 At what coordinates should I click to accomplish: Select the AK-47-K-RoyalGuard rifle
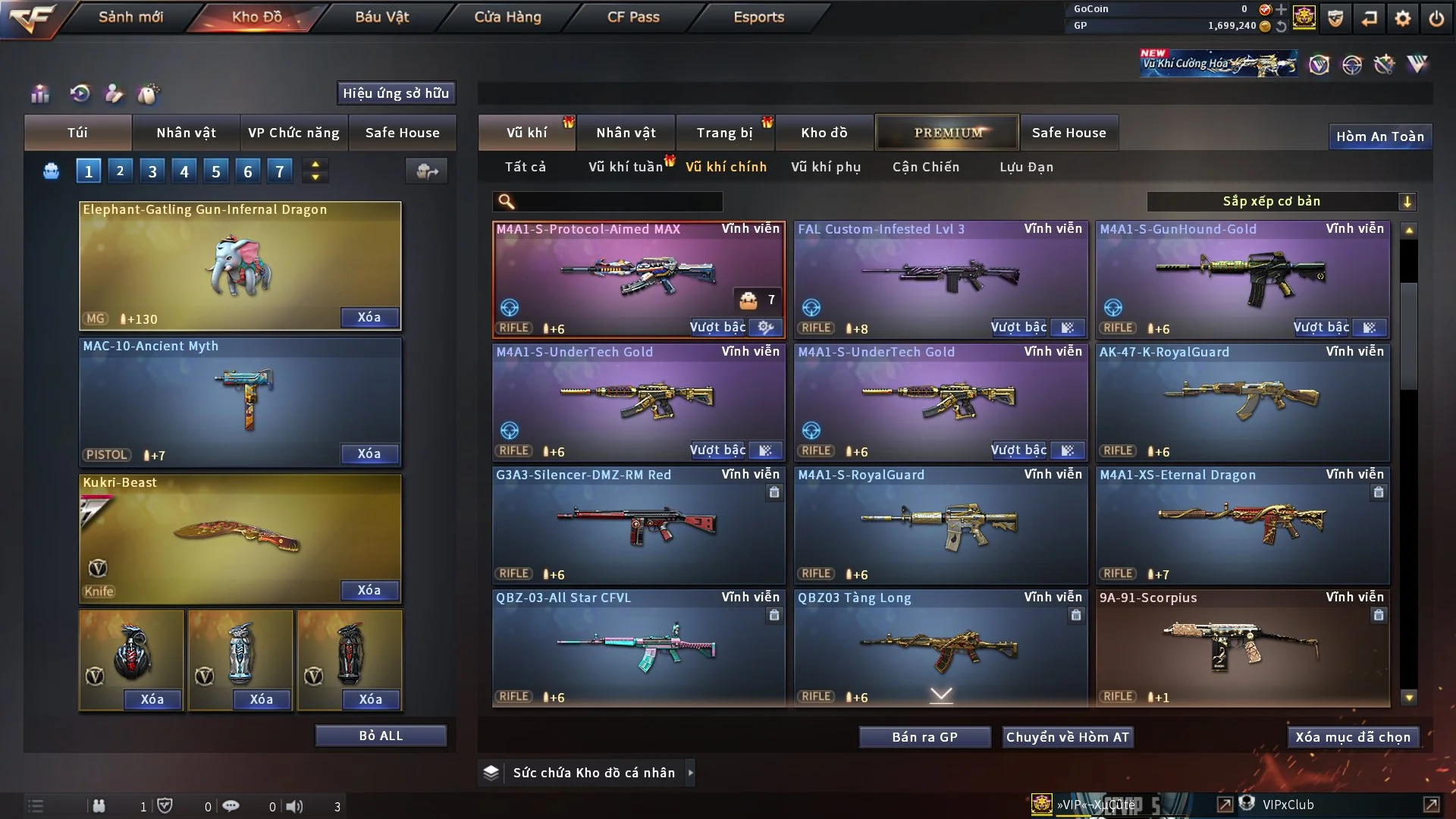click(x=1242, y=402)
